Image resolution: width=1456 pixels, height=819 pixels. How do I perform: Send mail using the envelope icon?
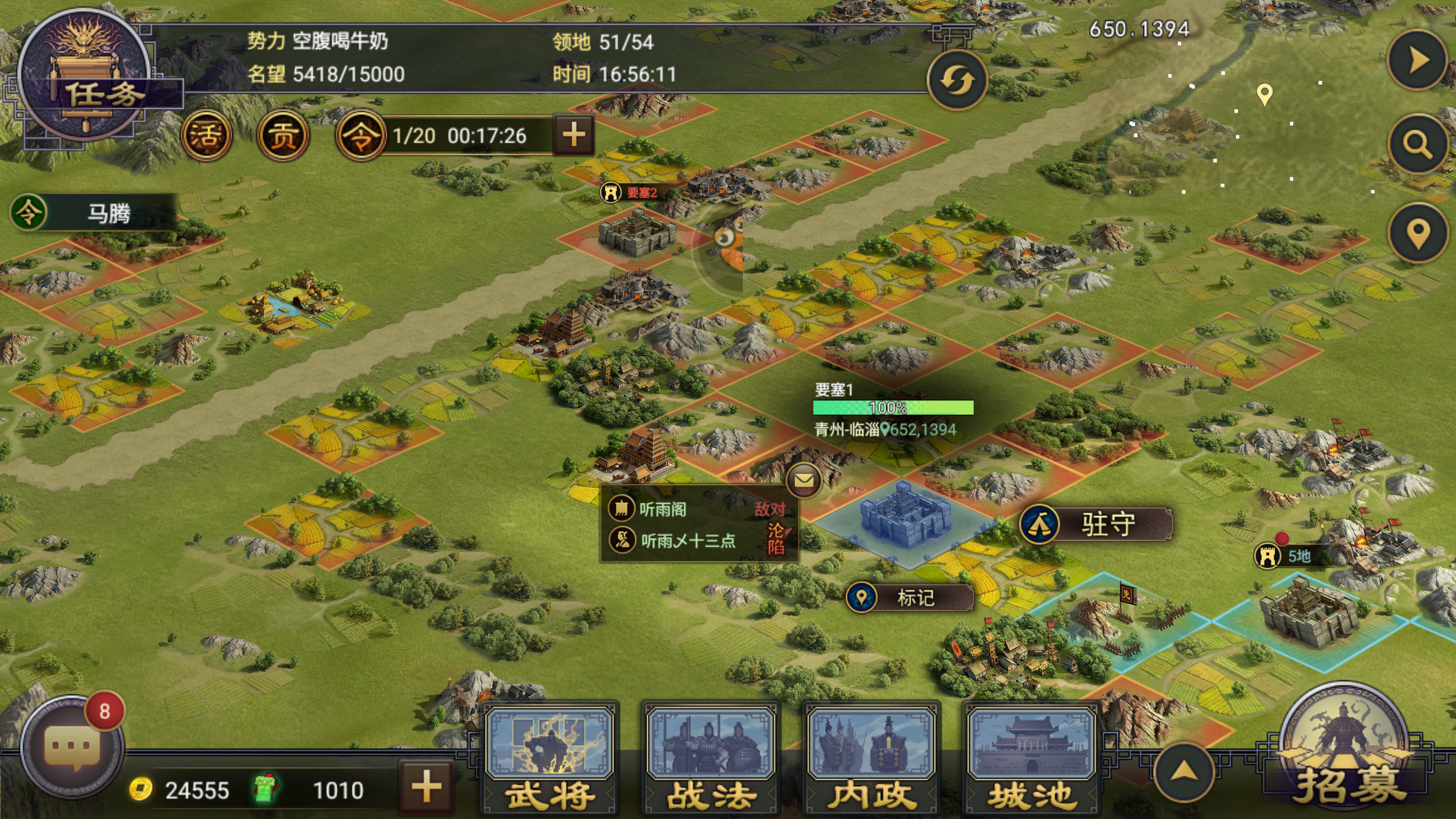803,481
